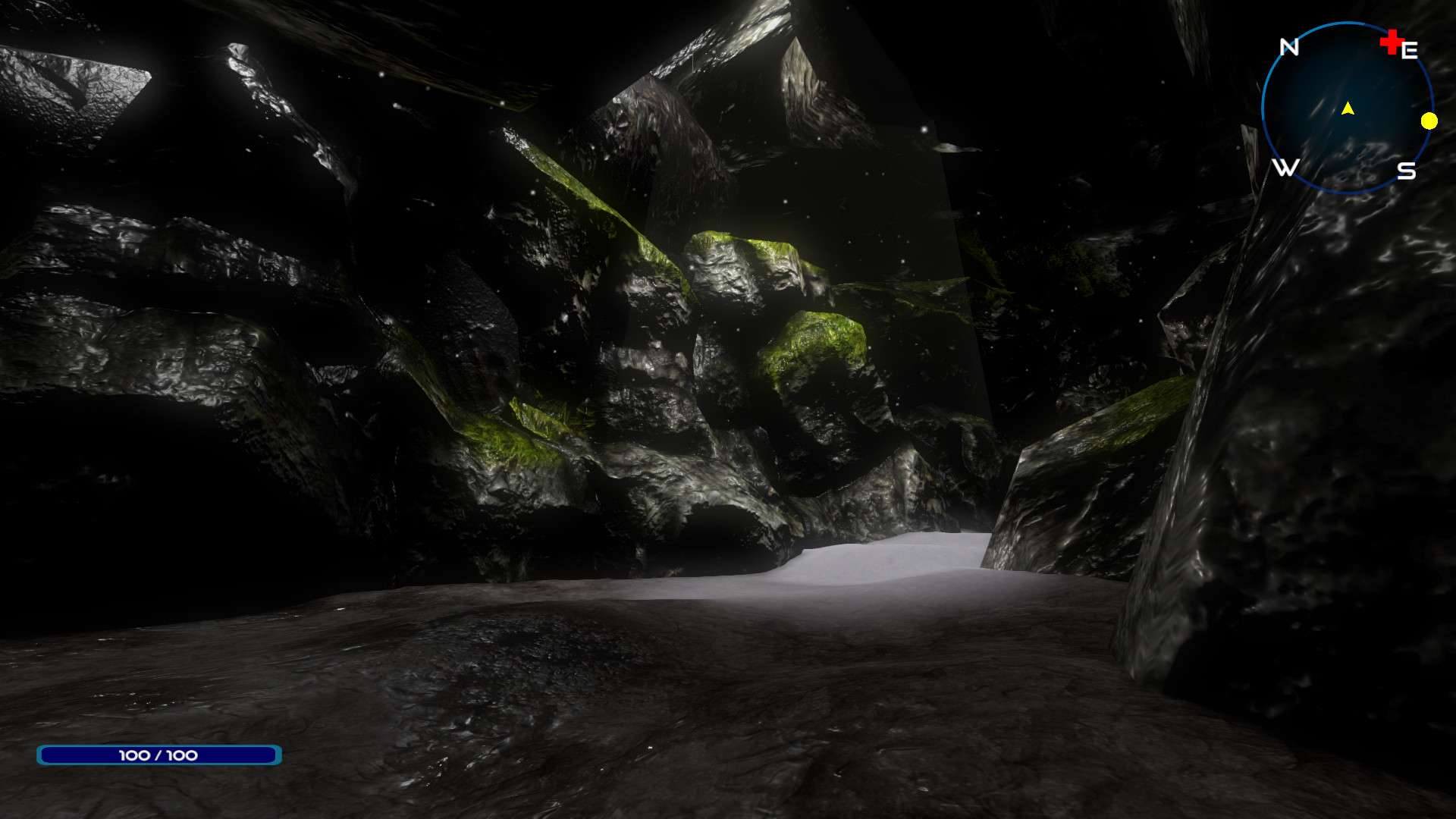This screenshot has width=1456, height=819.
Task: Click the health bar to toggle numeric display
Action: 158,755
